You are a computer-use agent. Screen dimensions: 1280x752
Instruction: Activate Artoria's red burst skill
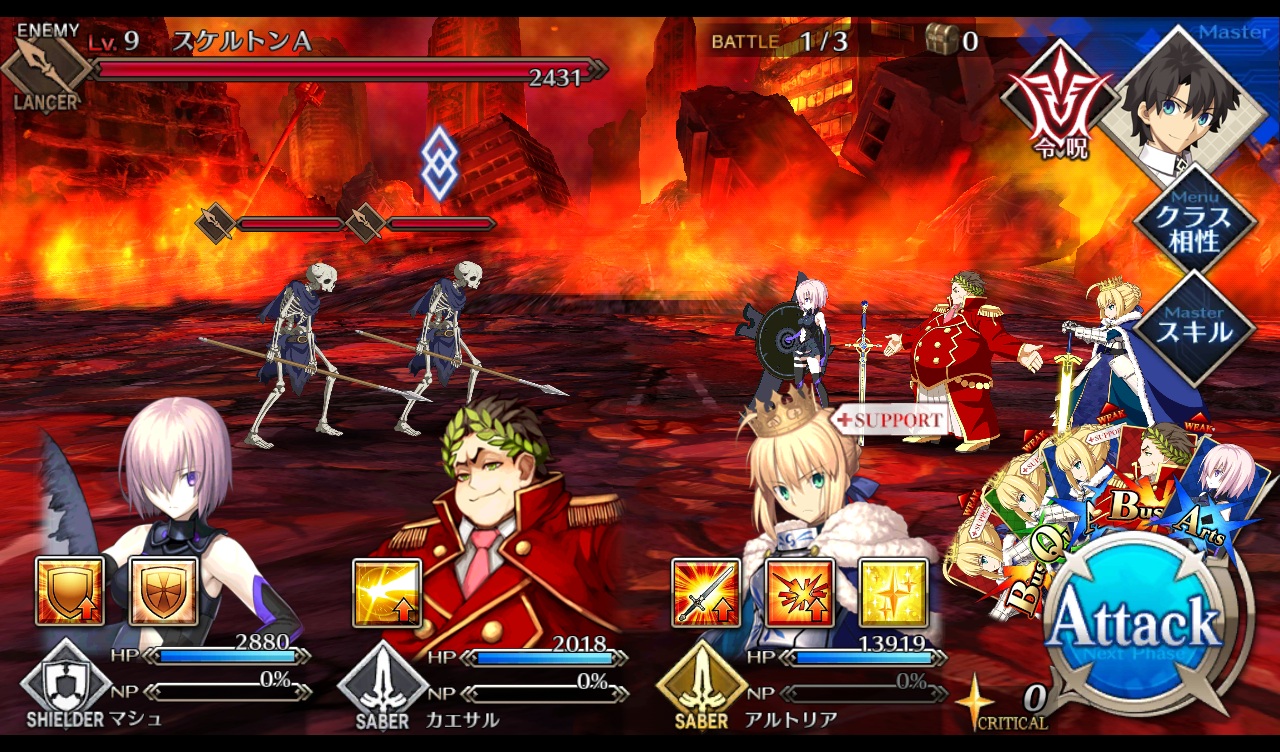click(800, 593)
